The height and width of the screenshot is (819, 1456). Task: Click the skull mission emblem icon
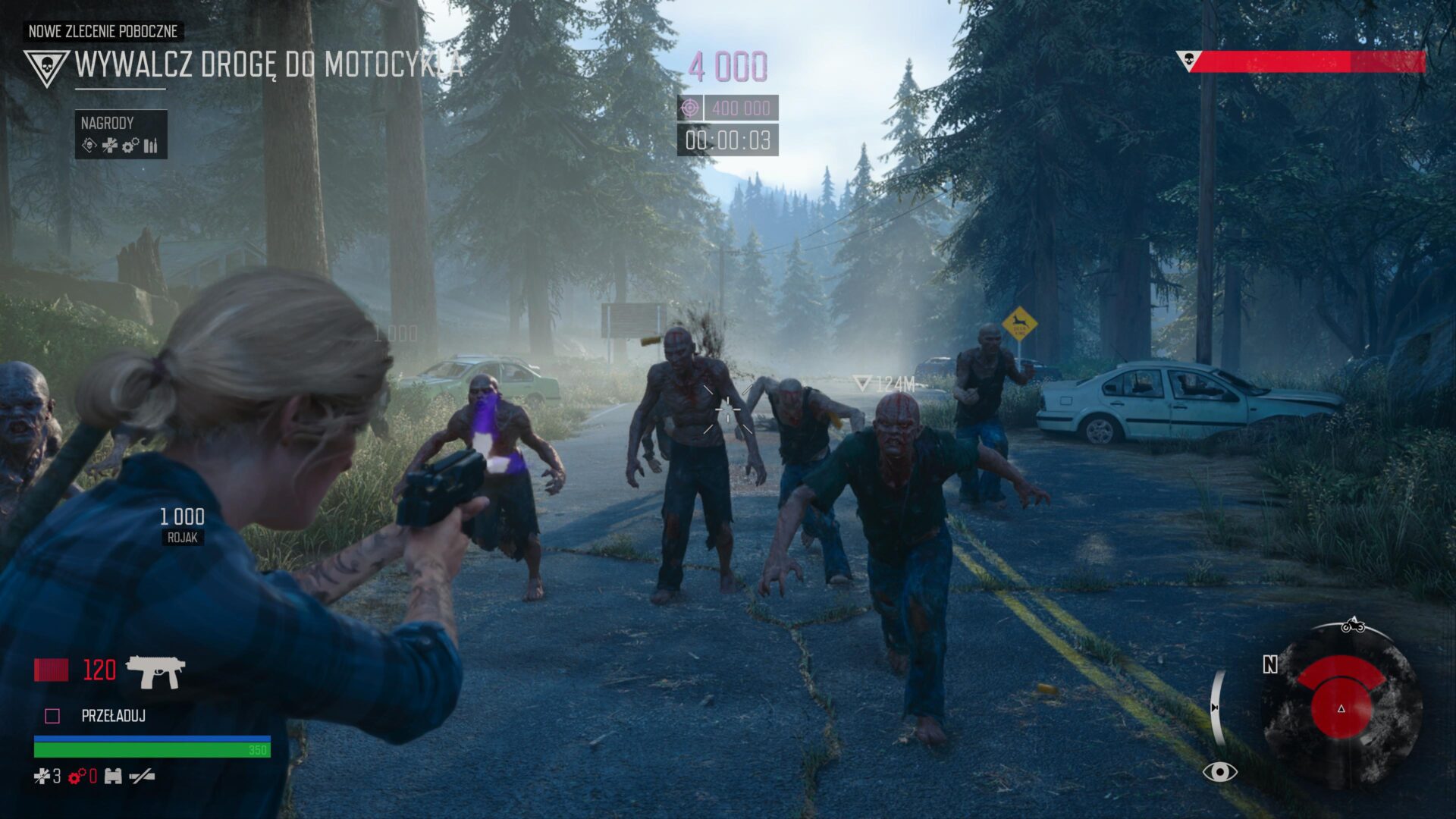tap(46, 67)
